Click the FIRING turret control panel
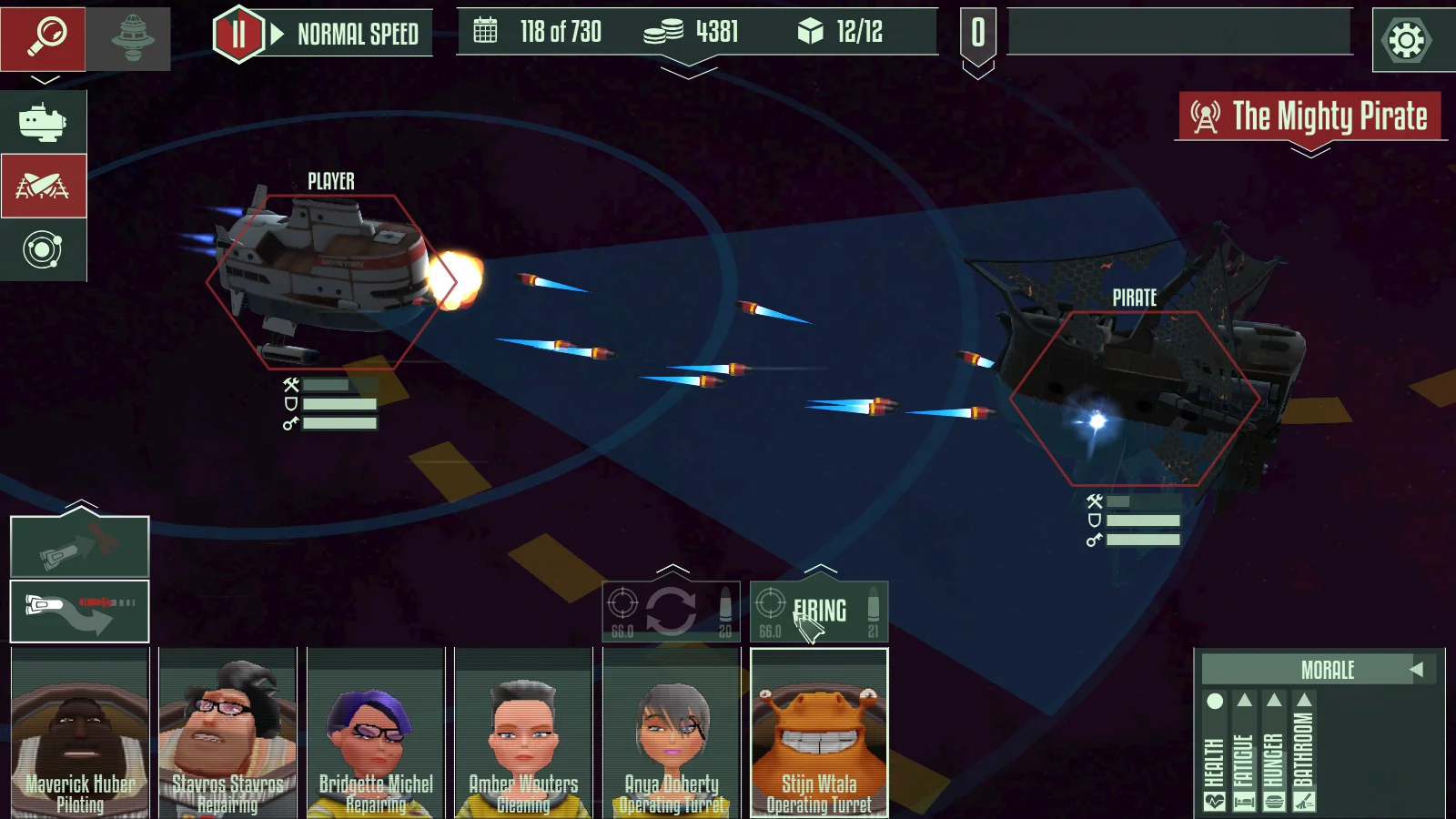1456x819 pixels. pyautogui.click(x=819, y=612)
